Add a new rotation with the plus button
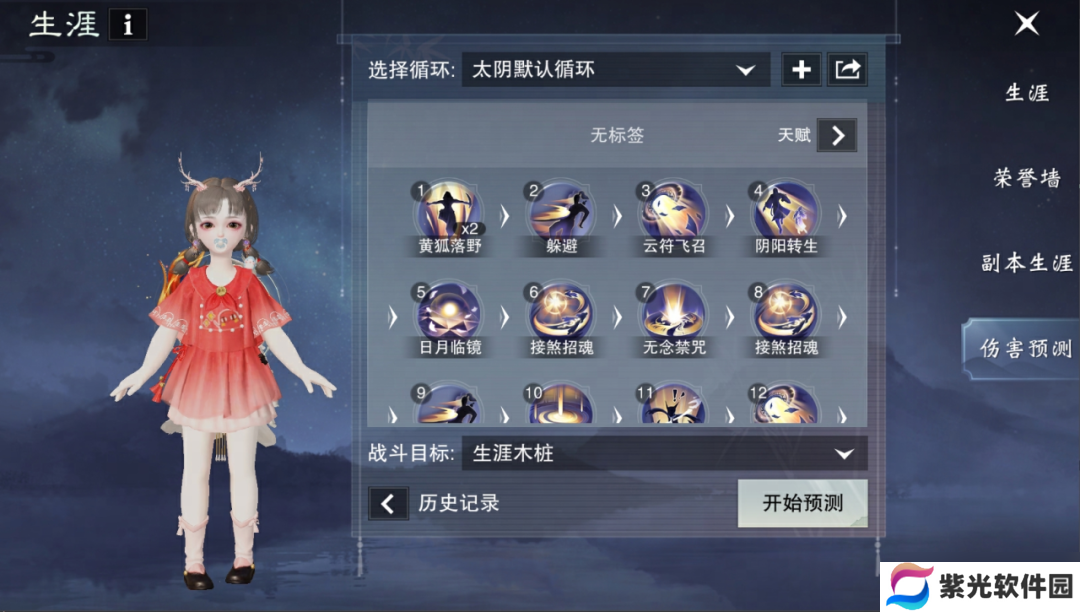1080x612 pixels. [x=801, y=70]
